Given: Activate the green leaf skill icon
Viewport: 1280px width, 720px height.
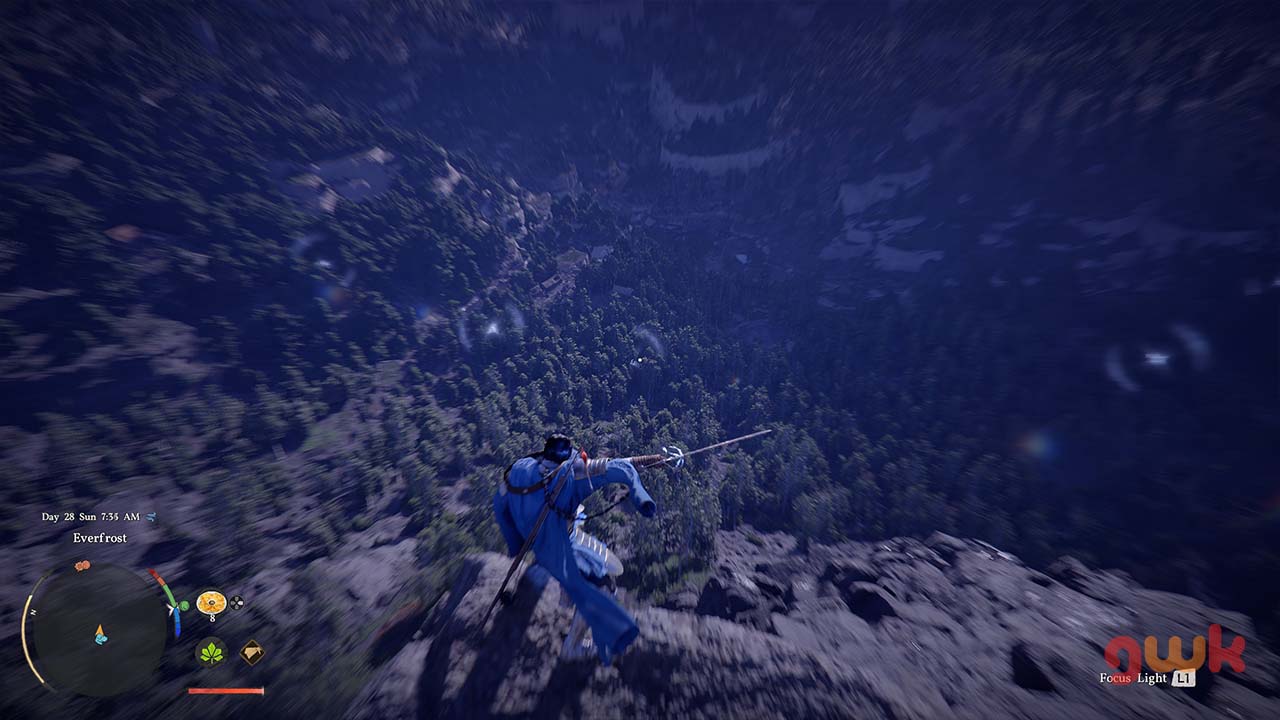Looking at the screenshot, I should (211, 652).
